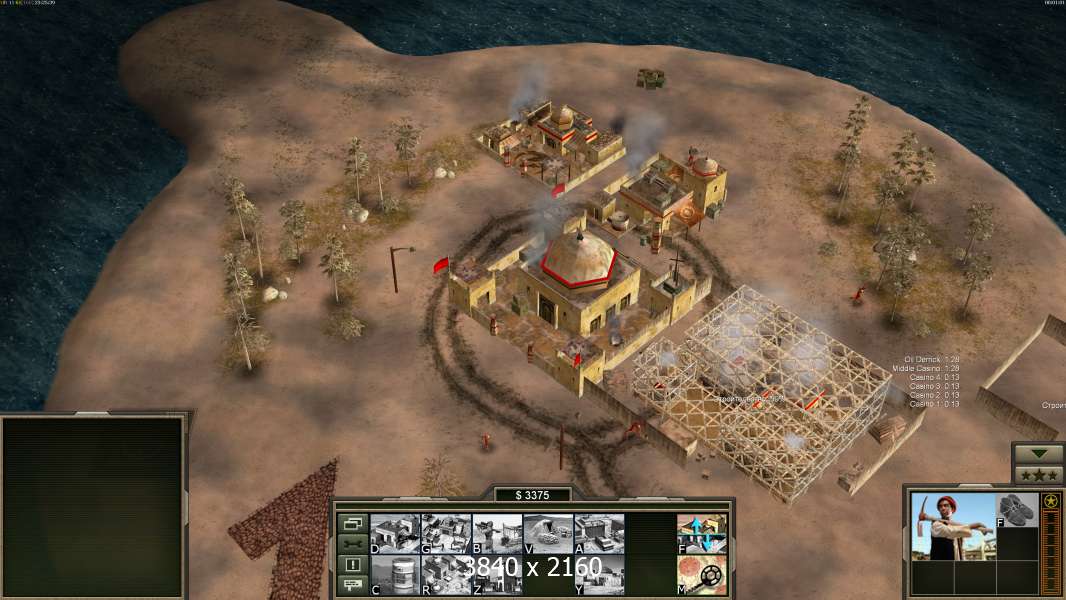The width and height of the screenshot is (1066, 600).
Task: Choose the build icon with hotkey G
Action: [446, 533]
